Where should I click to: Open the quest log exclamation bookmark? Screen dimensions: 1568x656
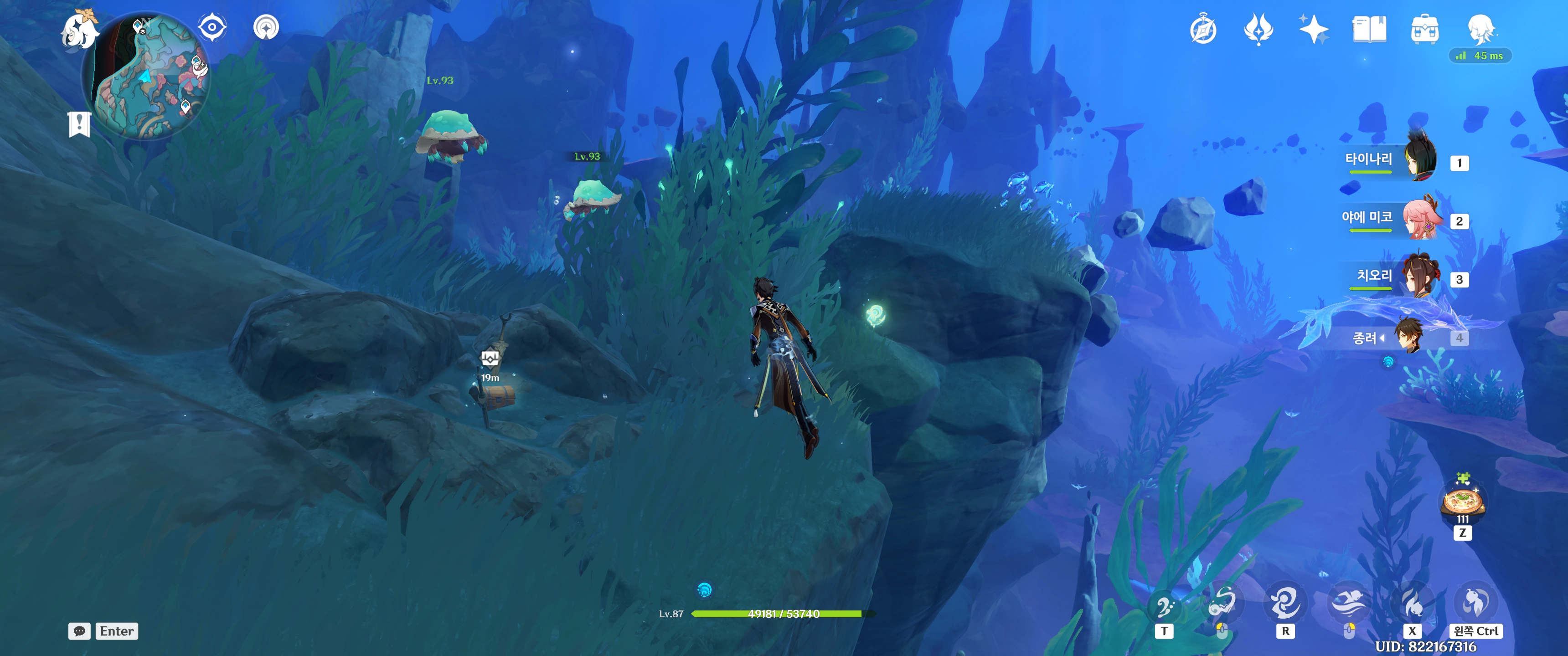click(x=79, y=125)
